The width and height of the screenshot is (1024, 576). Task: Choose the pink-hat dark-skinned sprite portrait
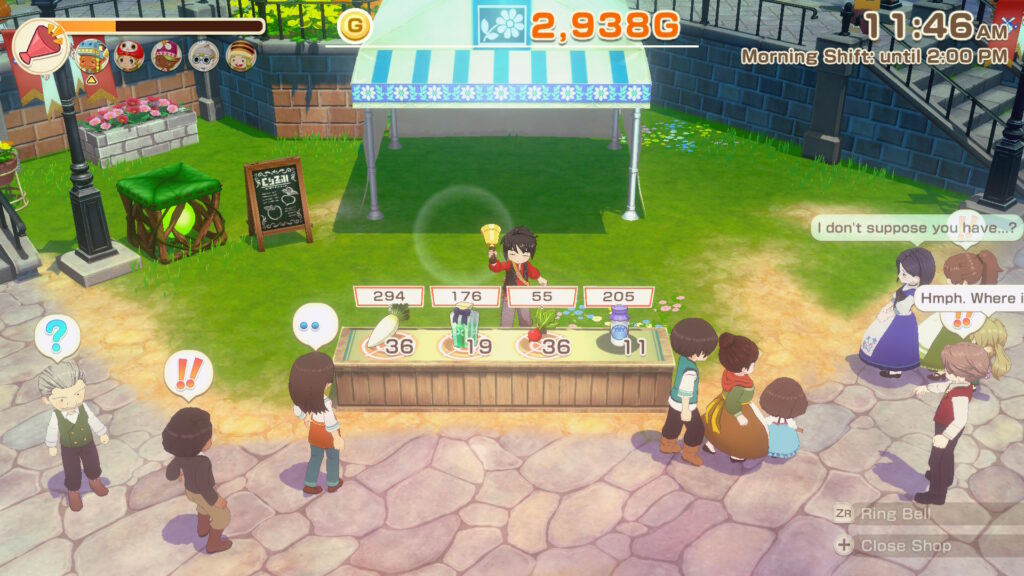point(166,56)
